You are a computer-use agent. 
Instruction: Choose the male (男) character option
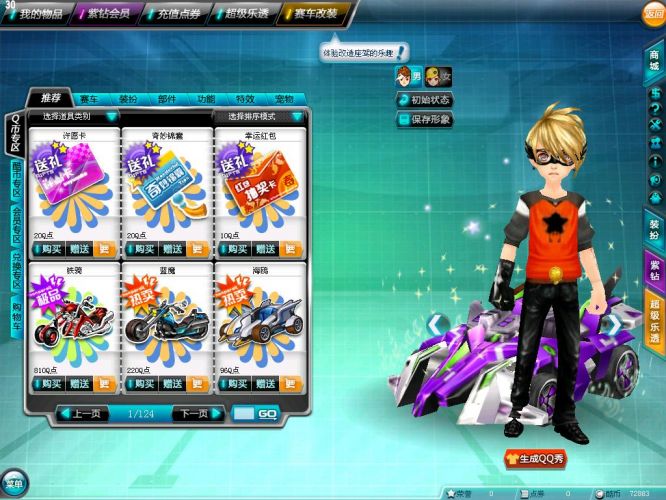(x=408, y=76)
